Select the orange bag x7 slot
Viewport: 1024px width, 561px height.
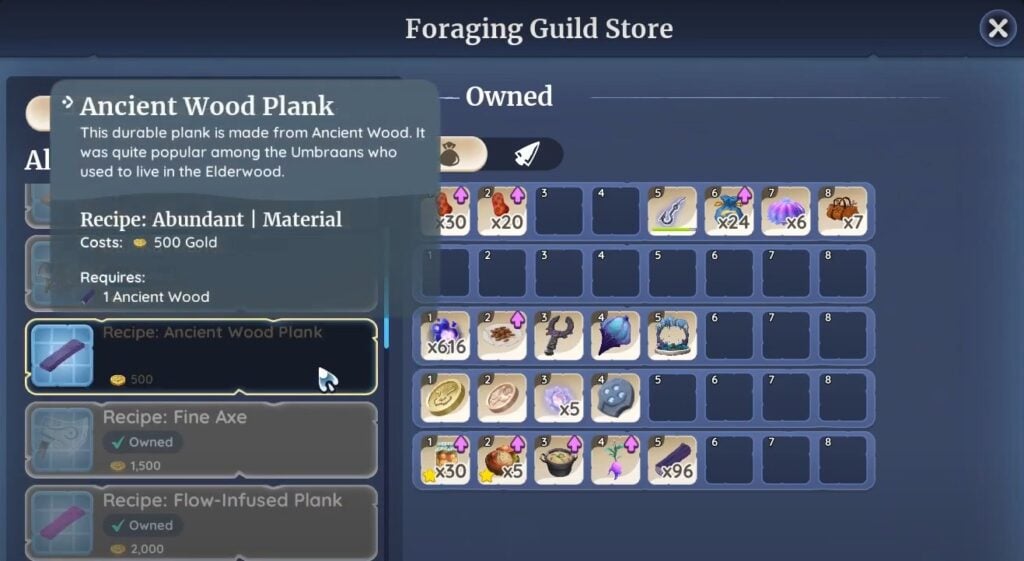coord(843,211)
